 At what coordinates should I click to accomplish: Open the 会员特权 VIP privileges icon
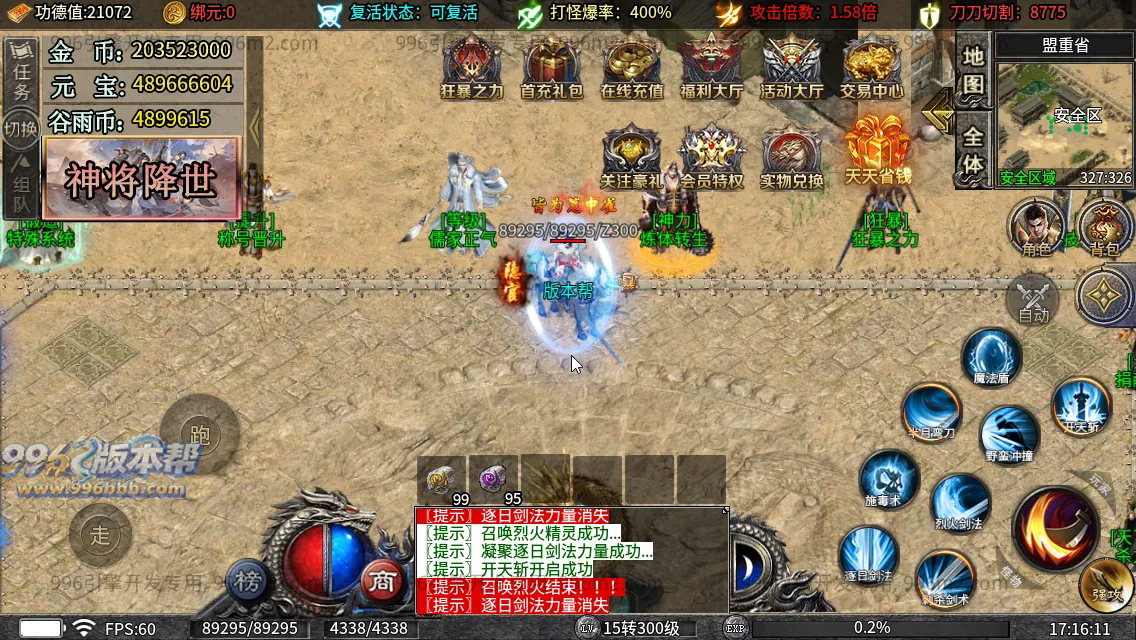pyautogui.click(x=711, y=155)
